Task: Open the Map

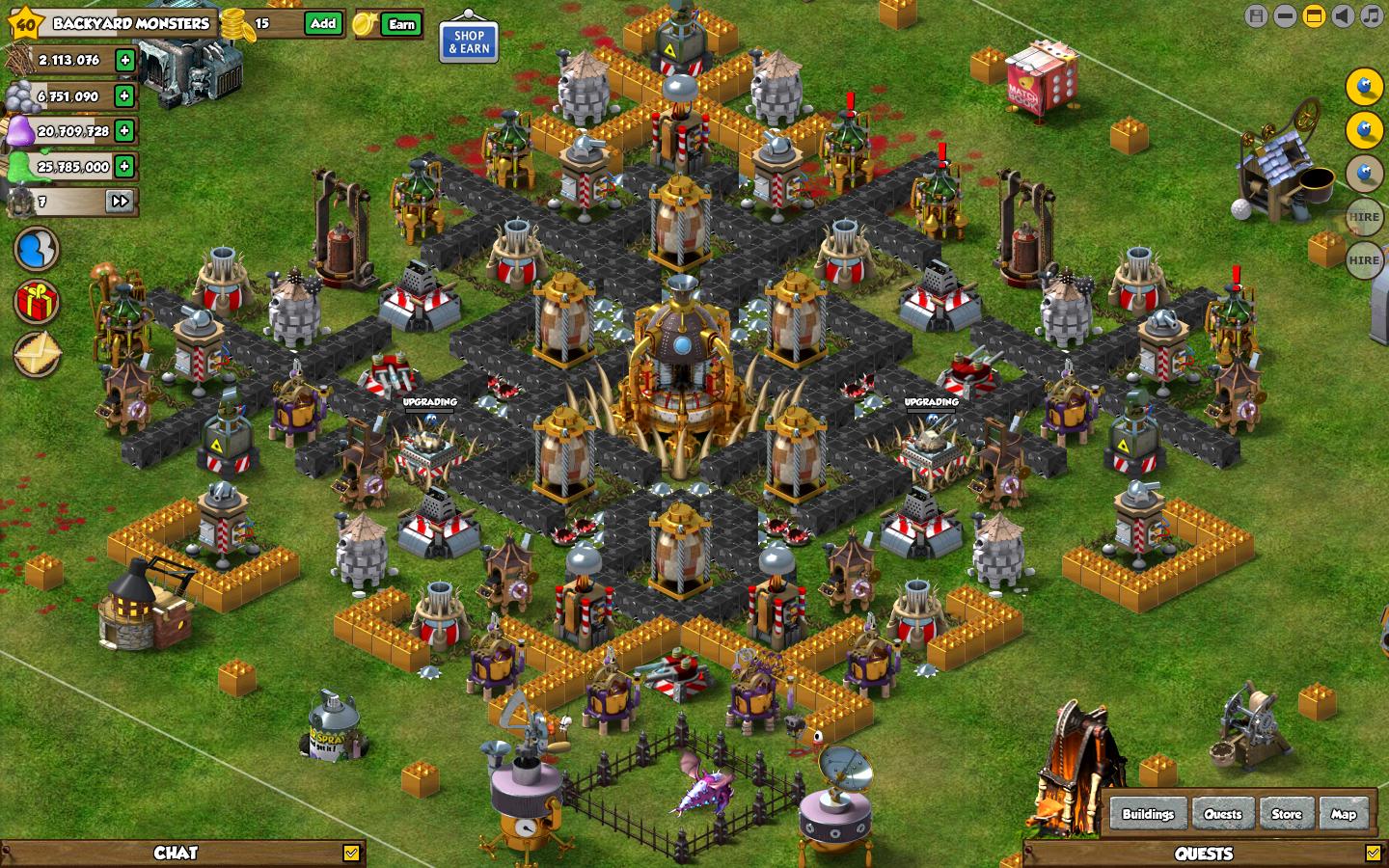Action: coord(1344,814)
